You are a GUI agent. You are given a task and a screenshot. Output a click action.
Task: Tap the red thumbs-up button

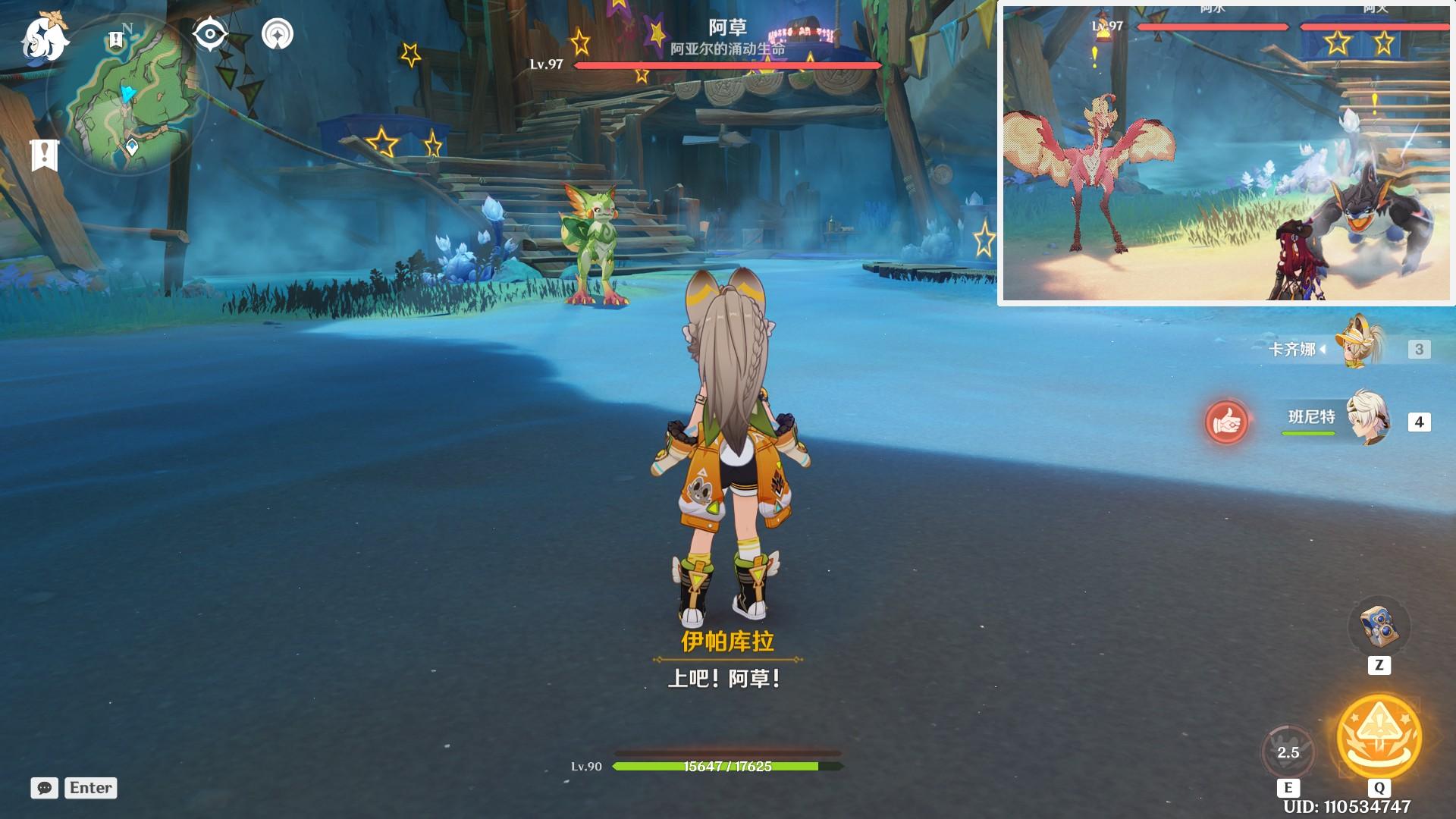click(x=1226, y=422)
